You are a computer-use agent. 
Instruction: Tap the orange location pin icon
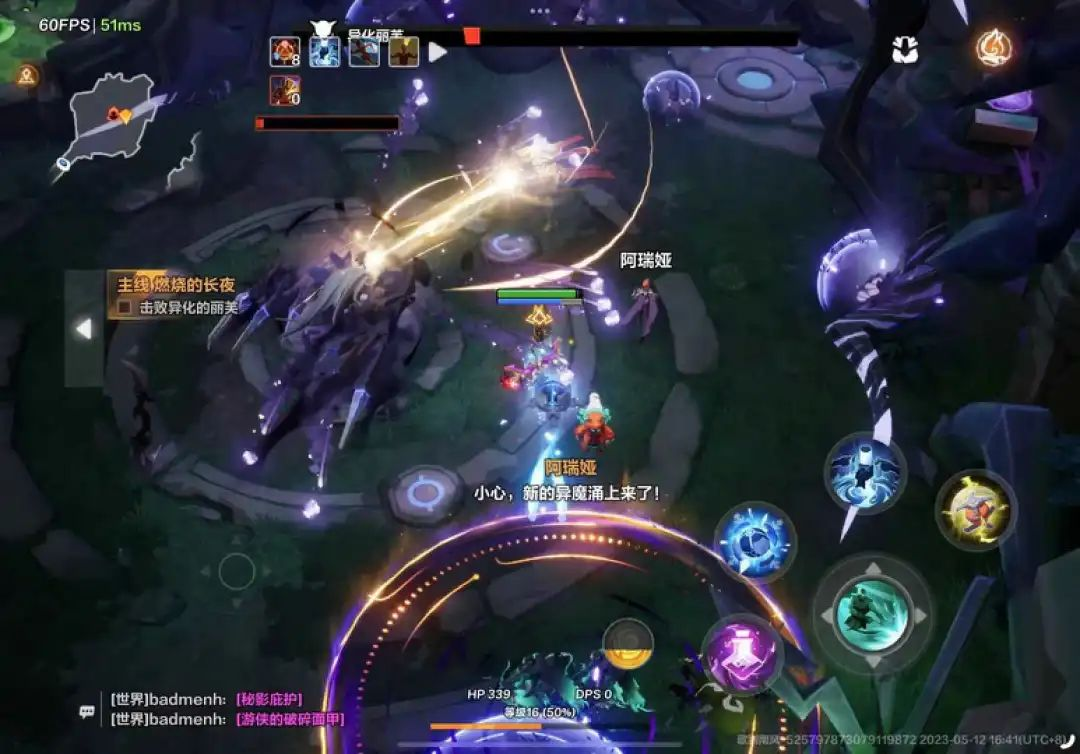click(x=27, y=74)
